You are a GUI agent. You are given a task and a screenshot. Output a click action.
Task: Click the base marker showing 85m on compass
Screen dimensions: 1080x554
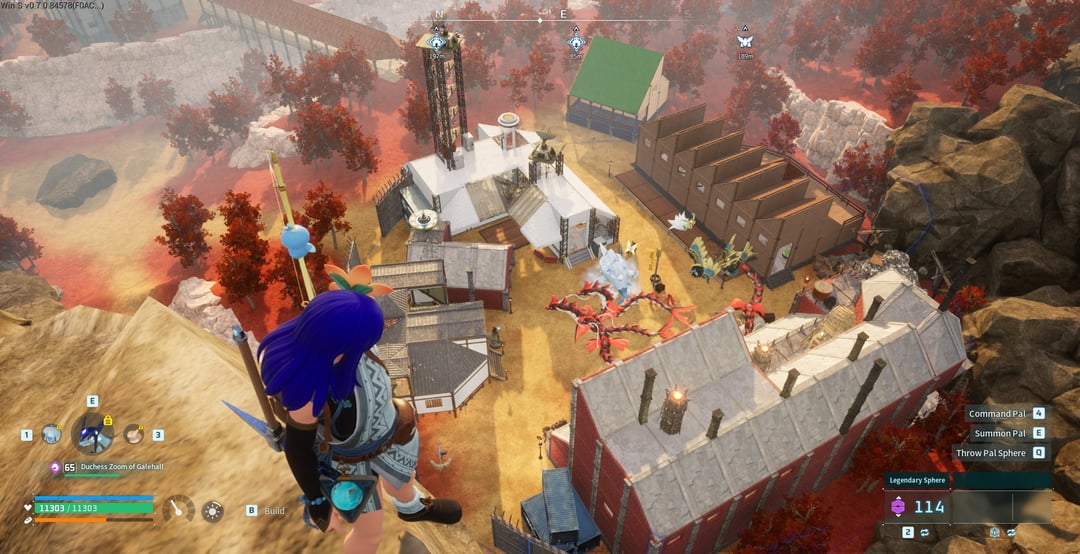tap(576, 41)
